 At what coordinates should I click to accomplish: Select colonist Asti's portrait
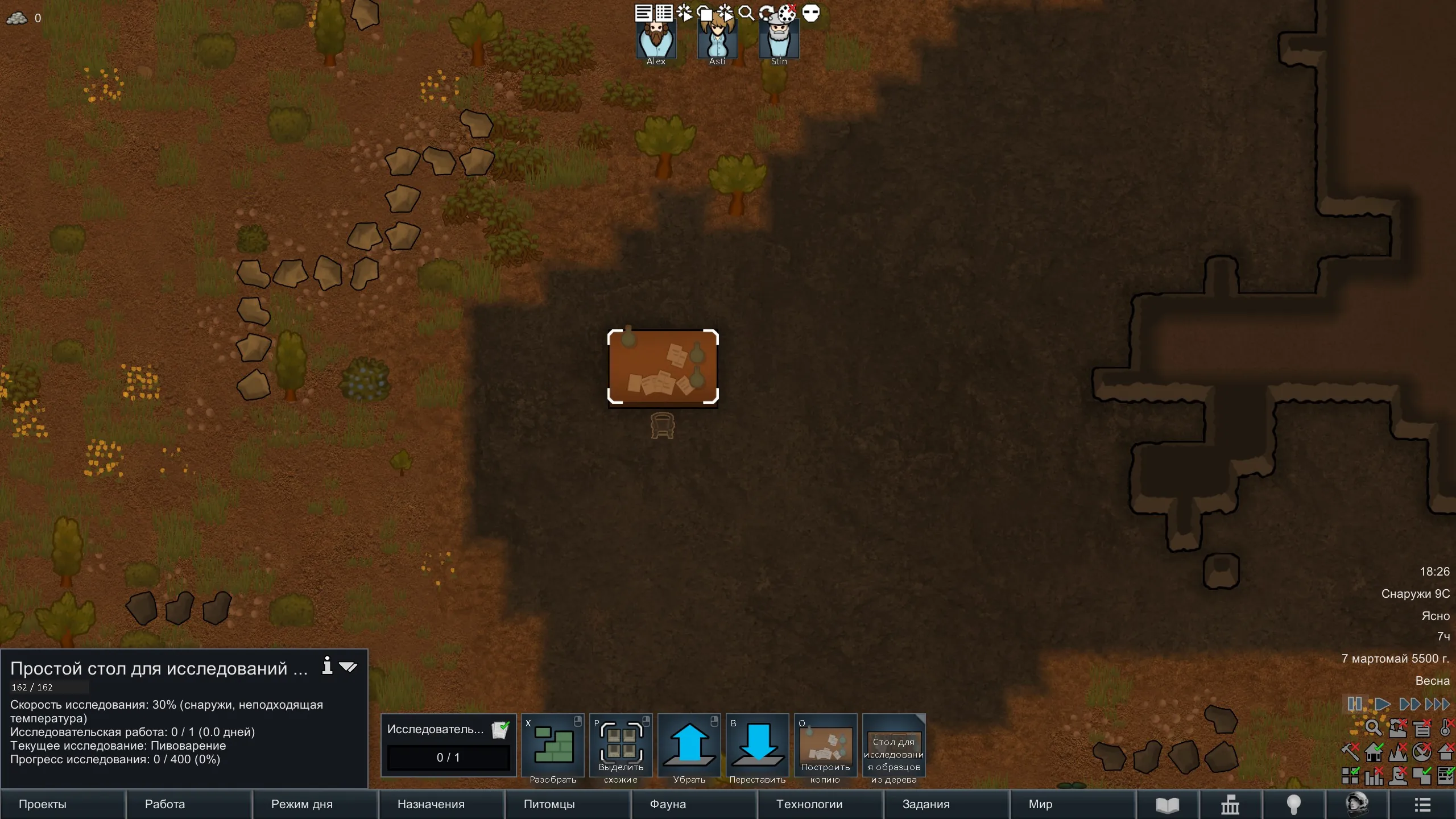click(x=718, y=41)
